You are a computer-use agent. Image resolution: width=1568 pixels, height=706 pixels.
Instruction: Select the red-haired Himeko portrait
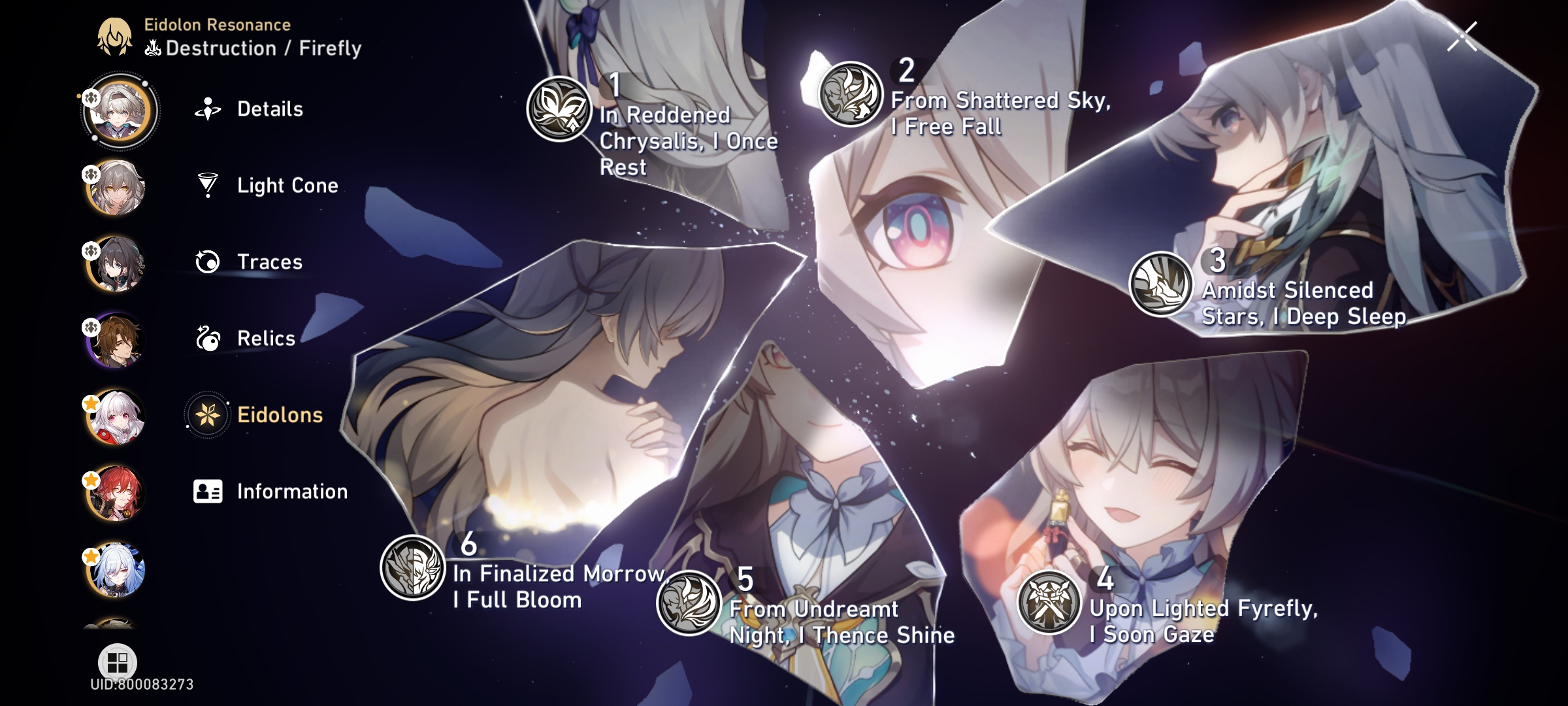(116, 495)
